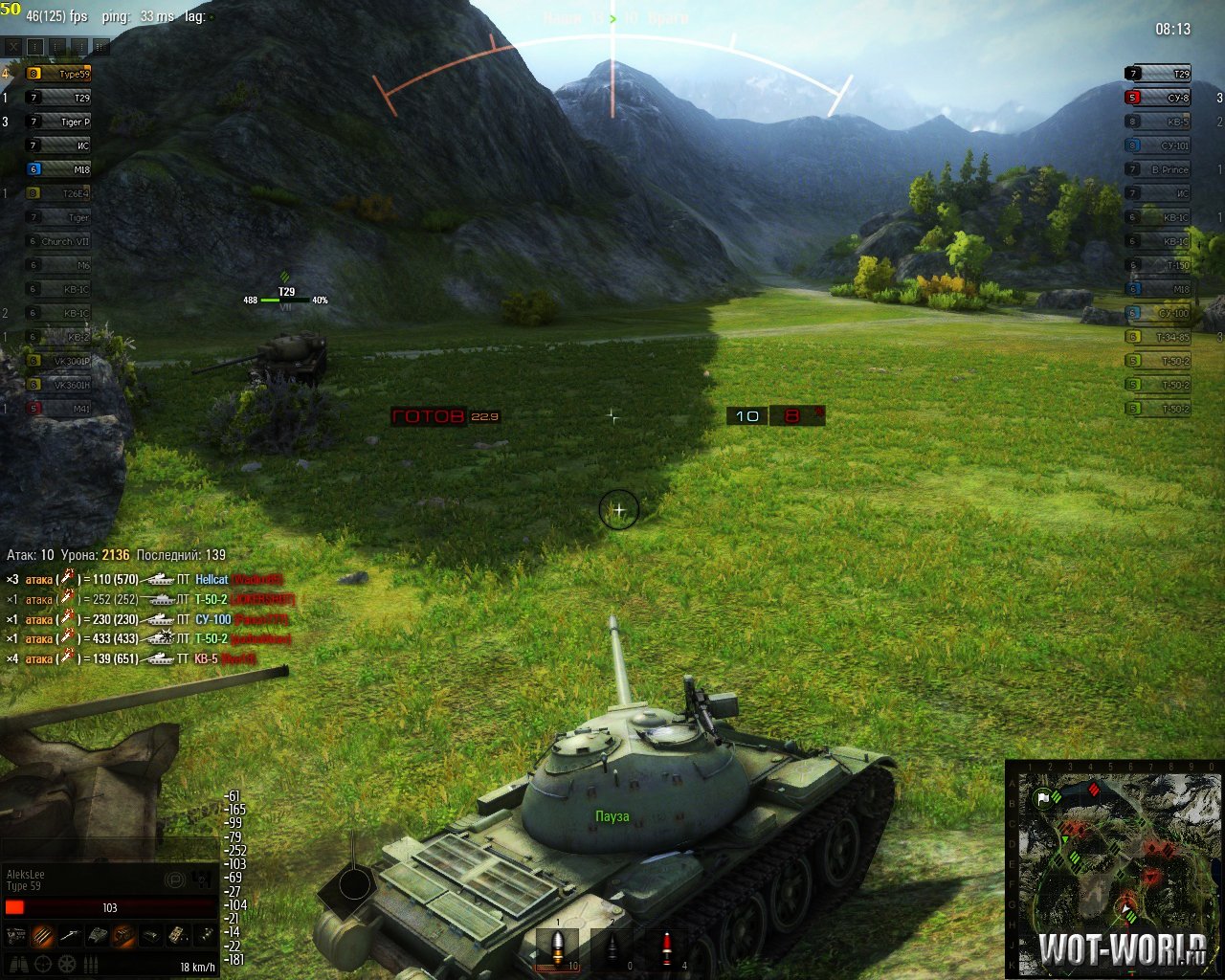Choose Church. VII in the allied team list
Image resolution: width=1225 pixels, height=980 pixels.
(x=59, y=241)
